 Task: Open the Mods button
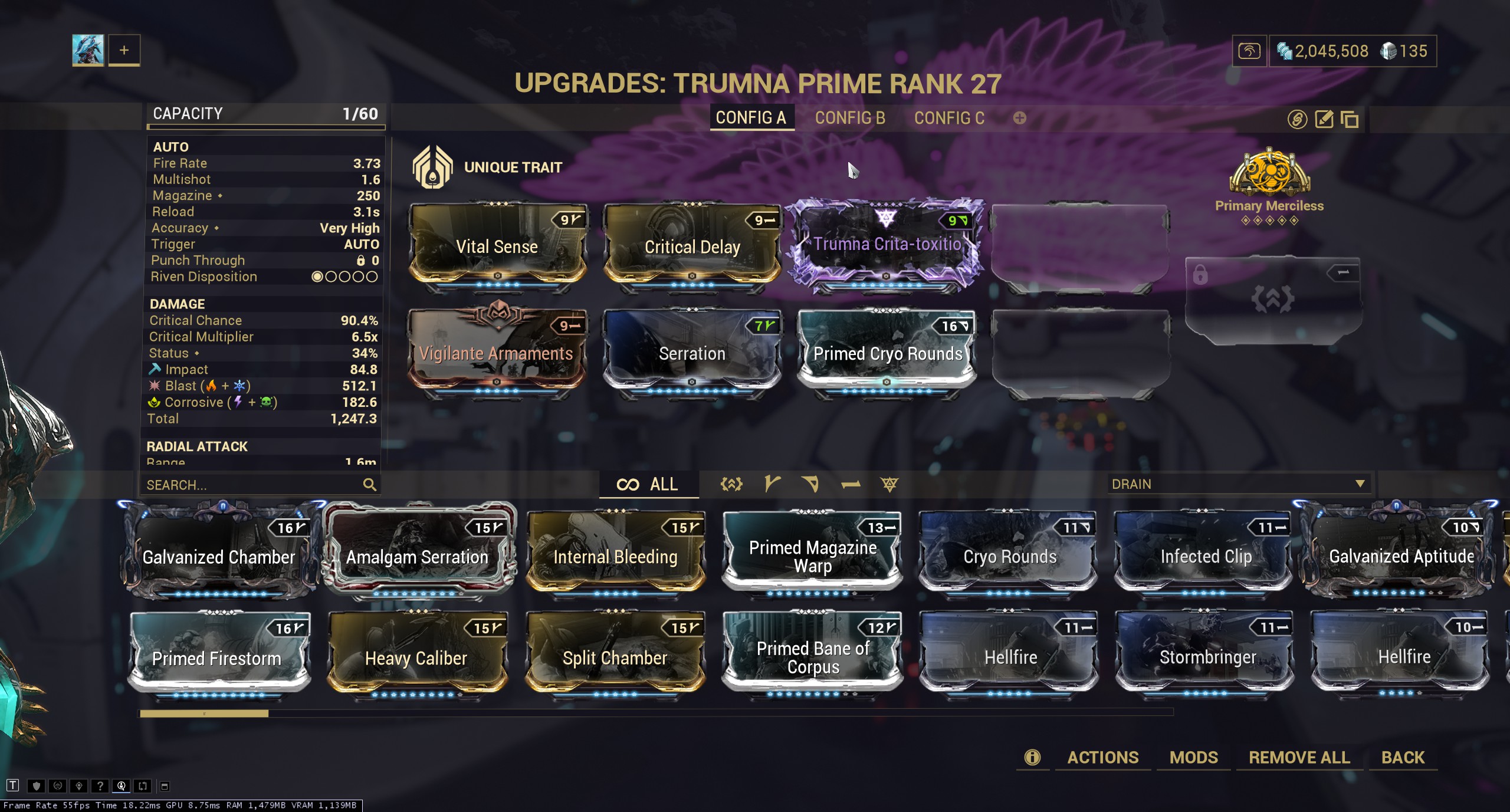tap(1193, 757)
